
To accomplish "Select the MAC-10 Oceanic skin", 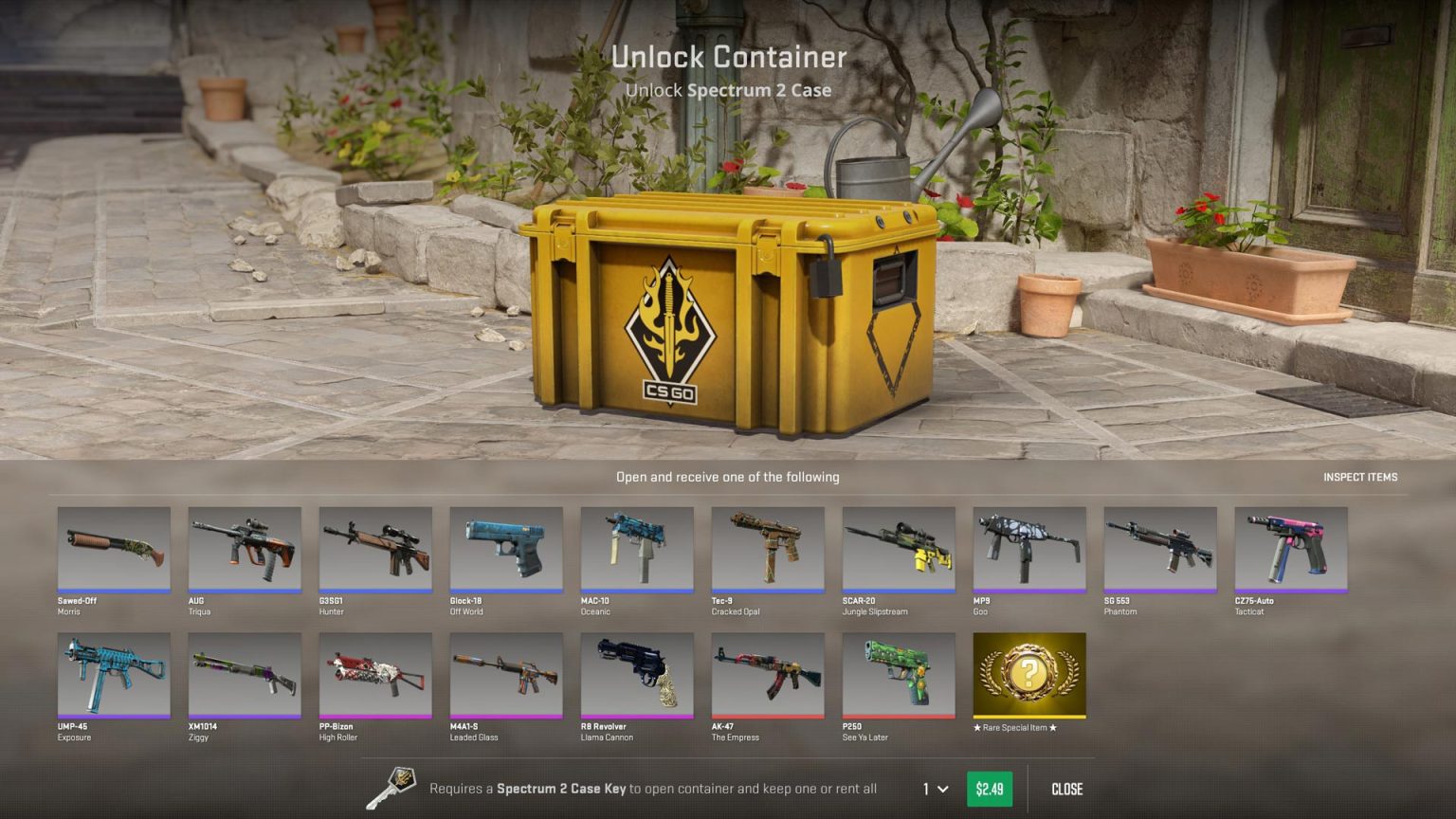I will [x=637, y=550].
